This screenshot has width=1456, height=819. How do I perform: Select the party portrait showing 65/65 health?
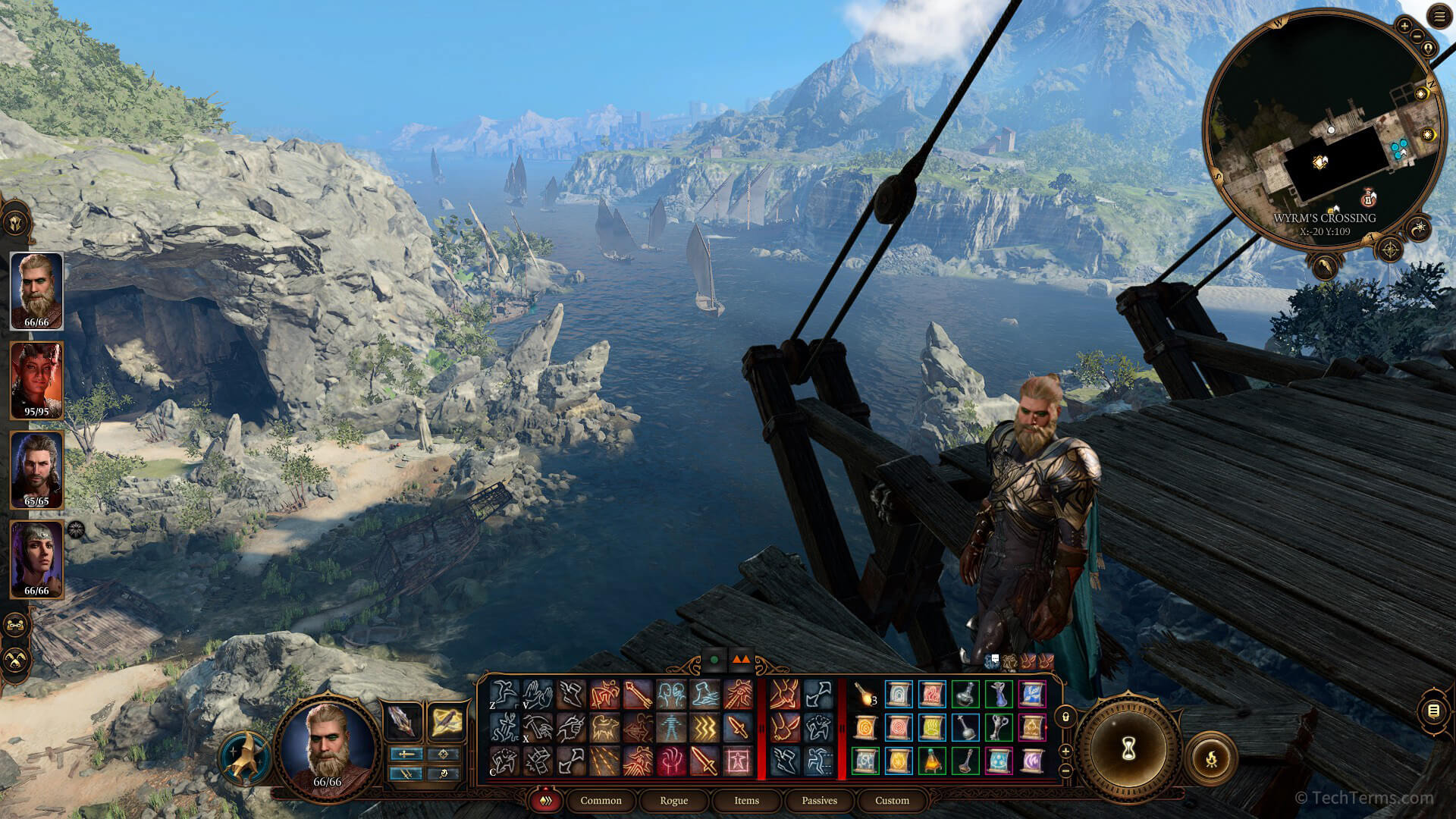pos(36,469)
